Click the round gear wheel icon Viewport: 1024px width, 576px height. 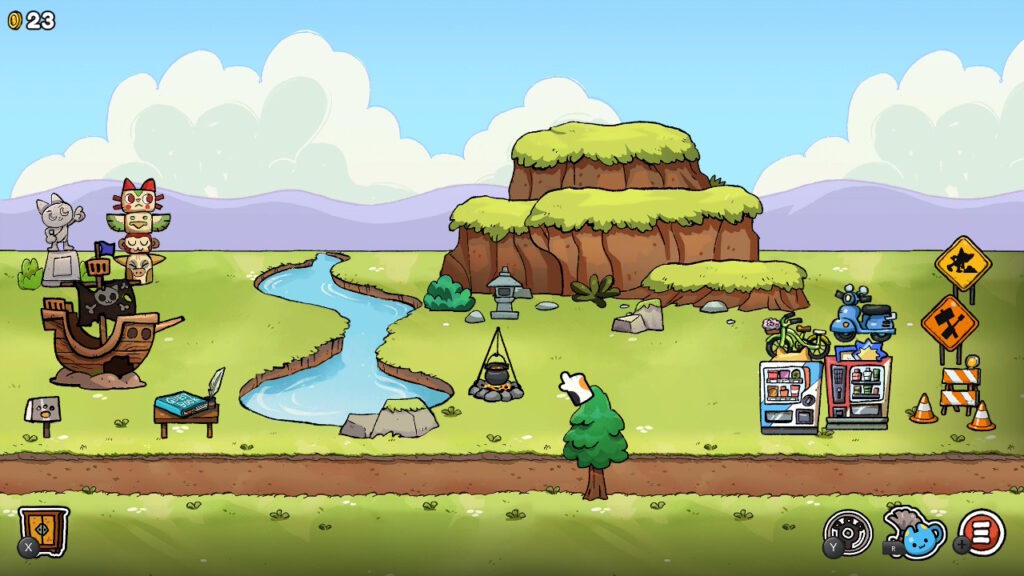pos(848,531)
